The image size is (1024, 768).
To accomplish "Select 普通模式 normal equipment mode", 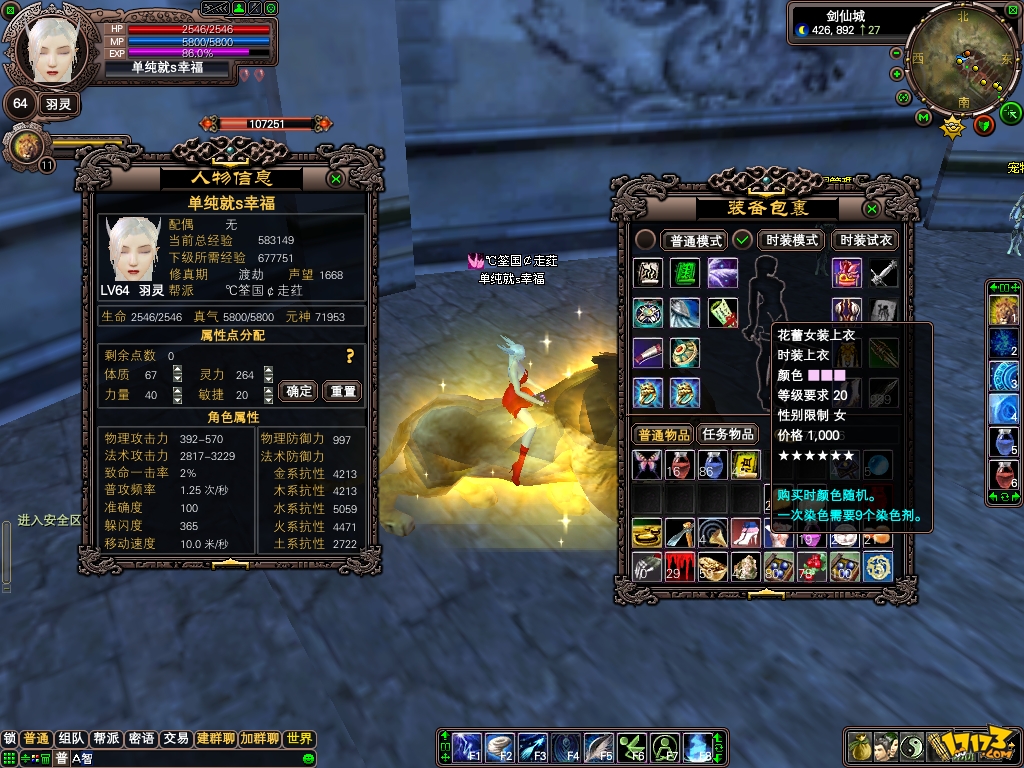I will (696, 240).
